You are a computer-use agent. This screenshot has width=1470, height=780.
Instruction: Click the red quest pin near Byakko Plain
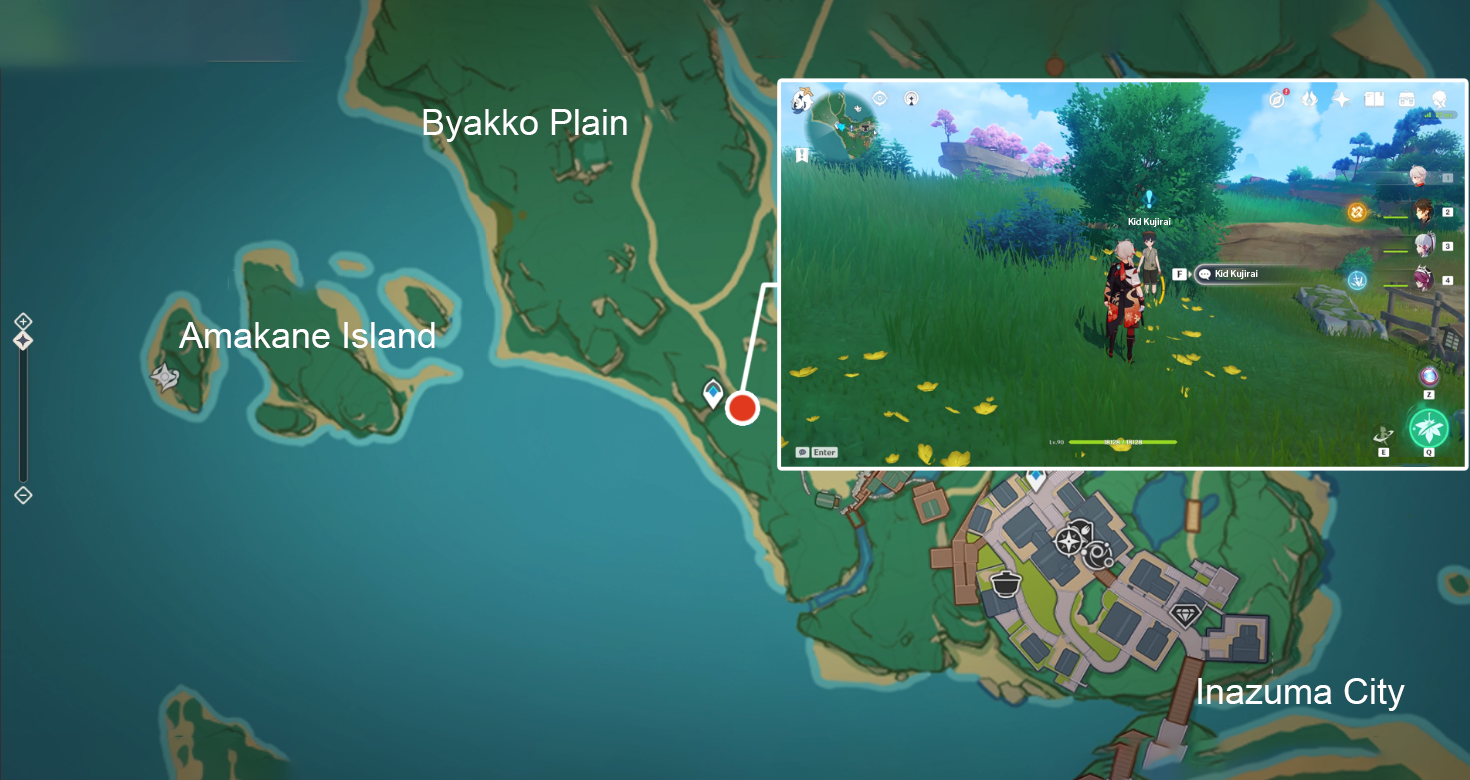742,408
